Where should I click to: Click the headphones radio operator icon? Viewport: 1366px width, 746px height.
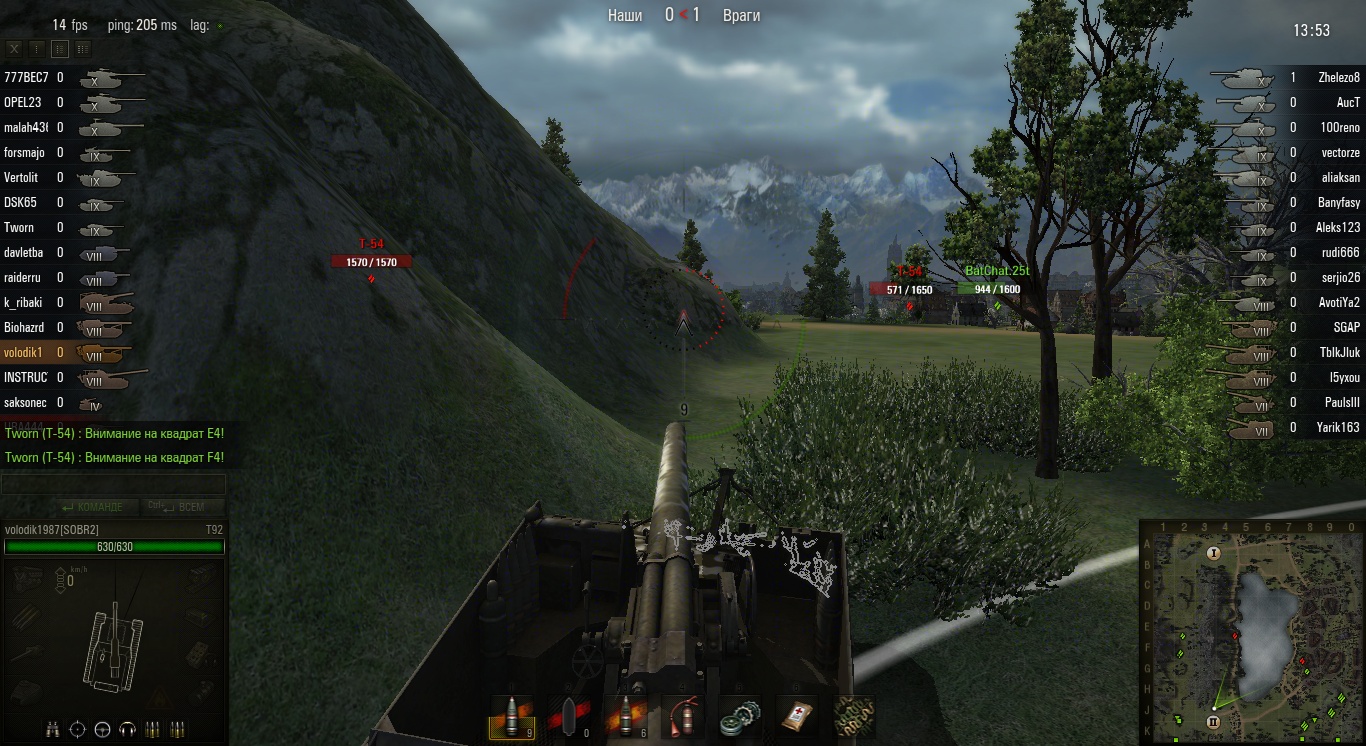click(127, 729)
